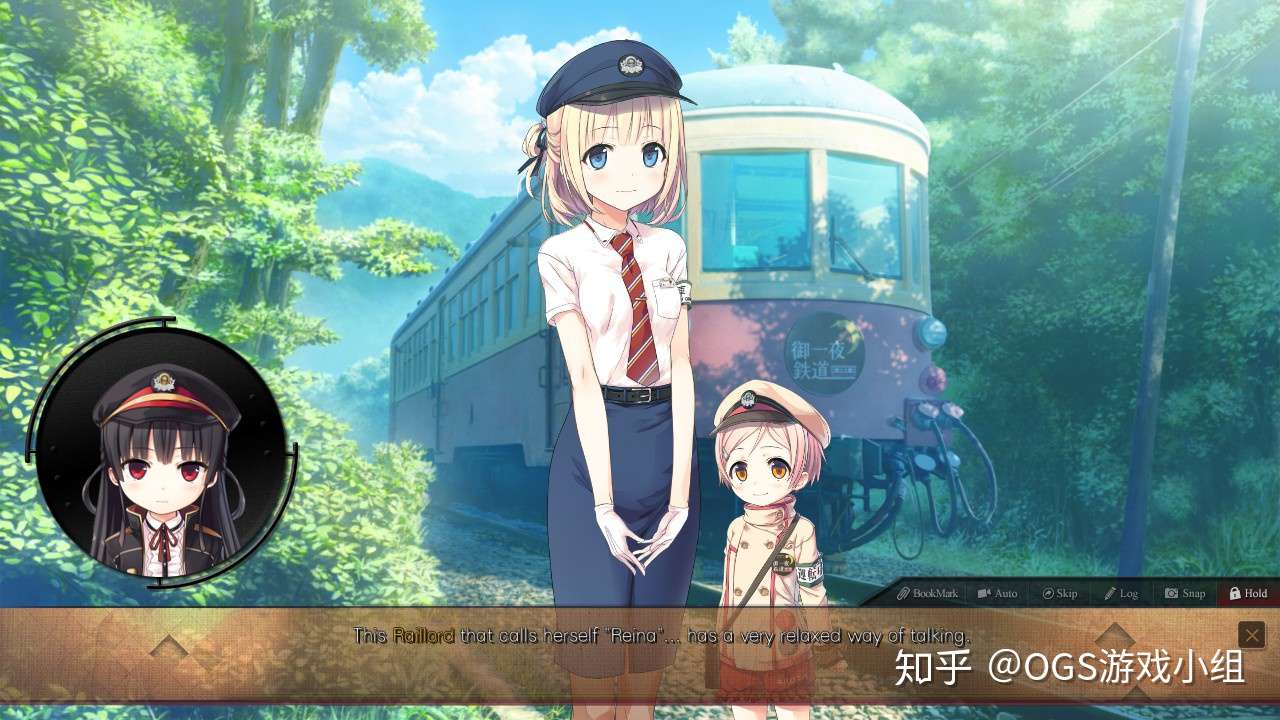Image resolution: width=1280 pixels, height=720 pixels.
Task: Click the Snap camera icon
Action: coord(1171,593)
